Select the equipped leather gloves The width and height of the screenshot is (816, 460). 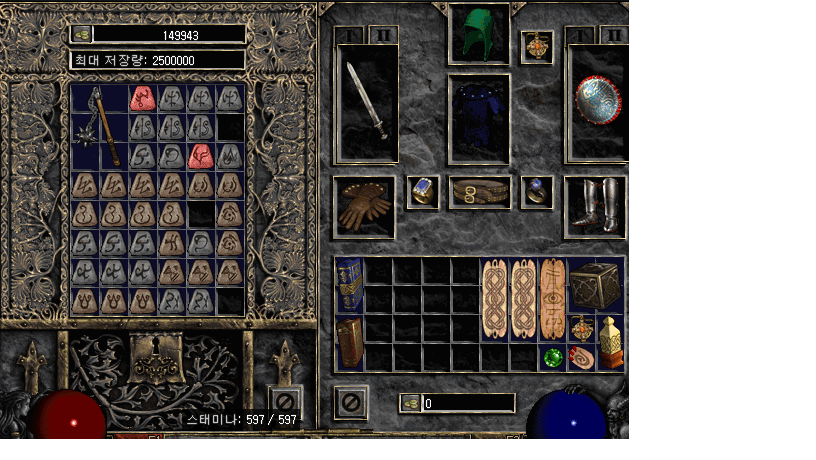(x=364, y=207)
